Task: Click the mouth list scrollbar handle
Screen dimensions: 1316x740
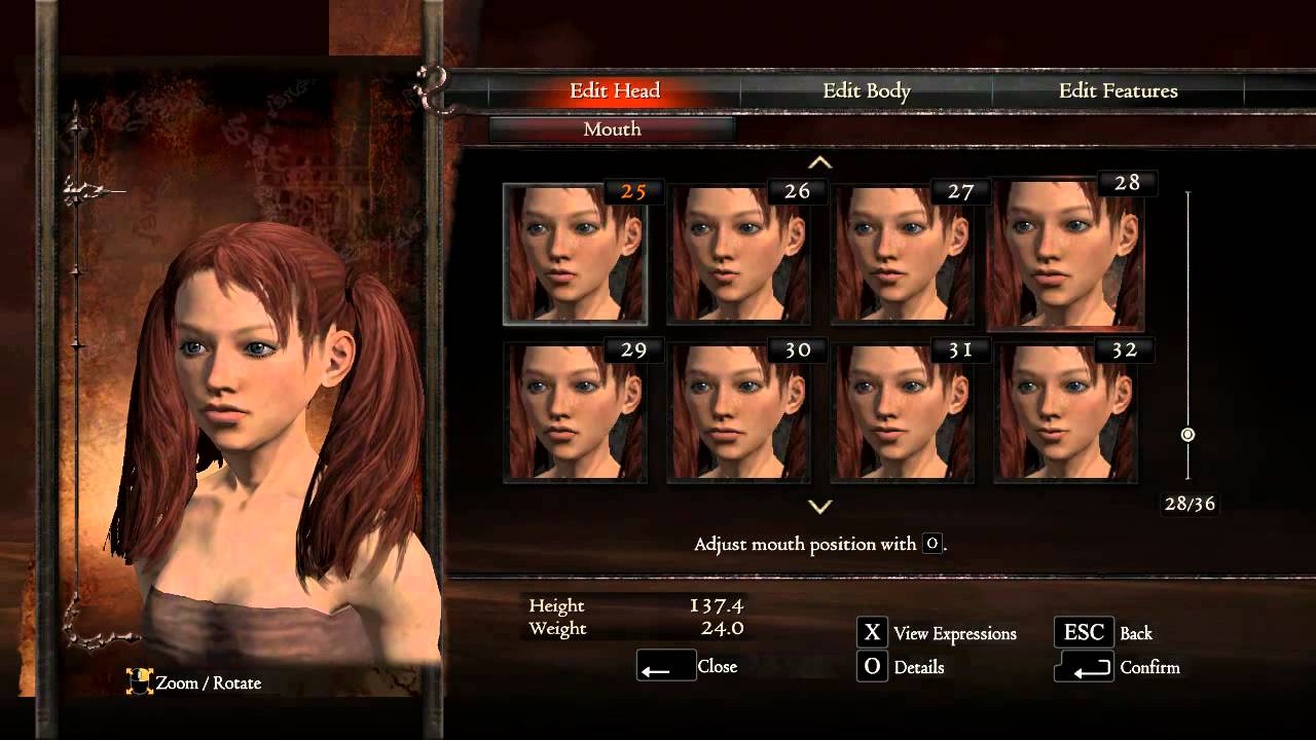Action: pyautogui.click(x=1188, y=435)
